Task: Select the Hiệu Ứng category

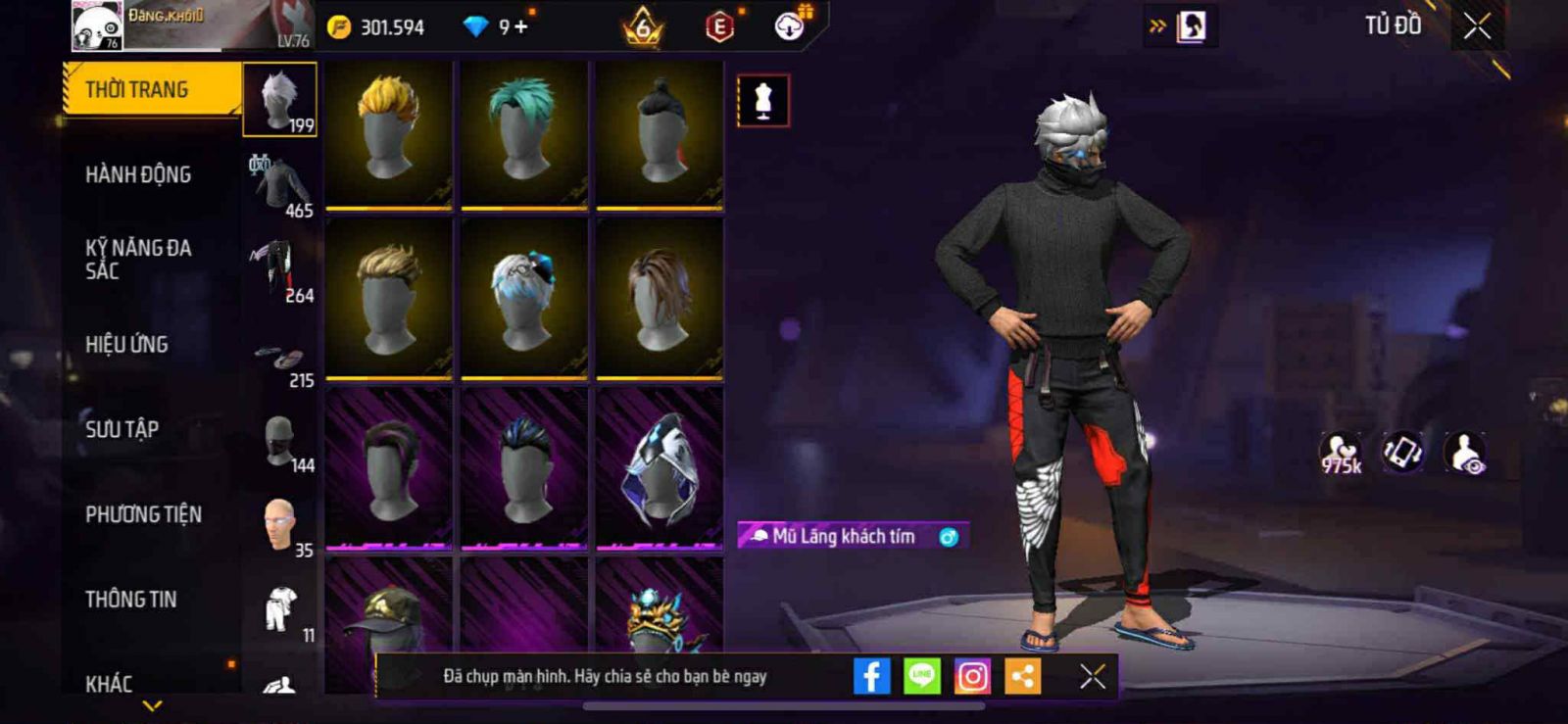Action: coord(126,345)
